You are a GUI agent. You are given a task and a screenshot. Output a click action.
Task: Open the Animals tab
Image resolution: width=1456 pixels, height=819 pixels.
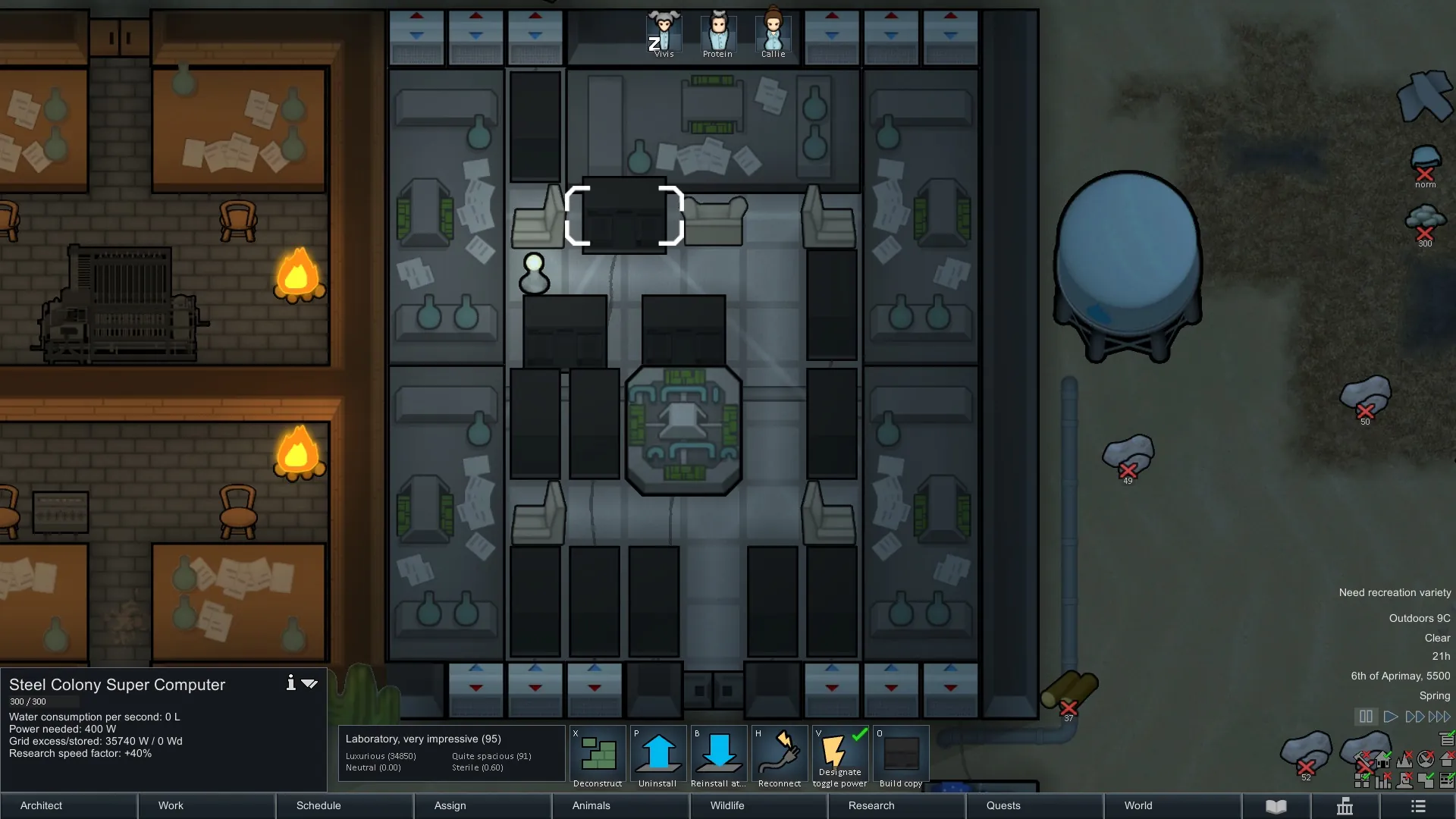620,805
